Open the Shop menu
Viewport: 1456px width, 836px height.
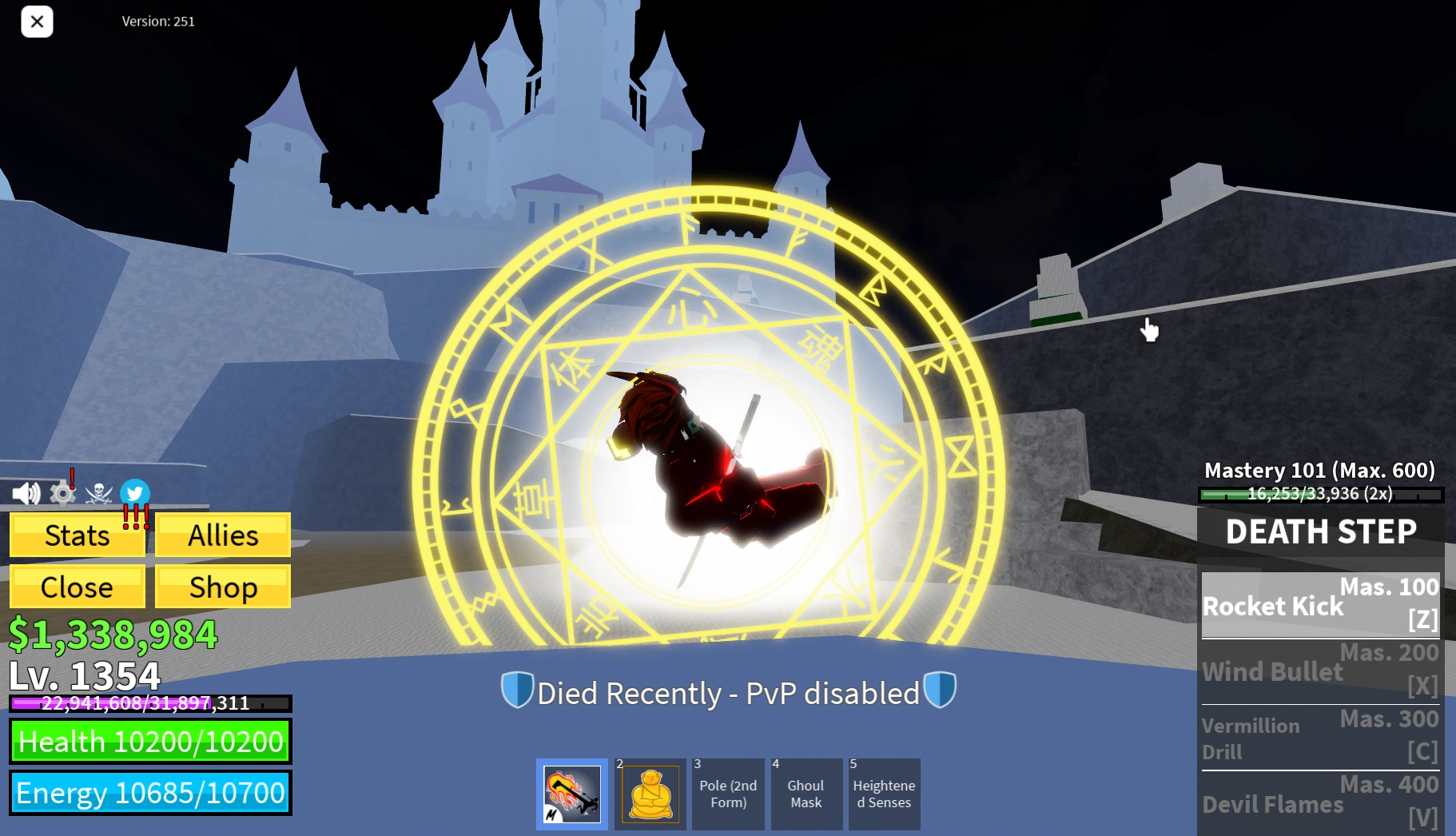click(222, 587)
